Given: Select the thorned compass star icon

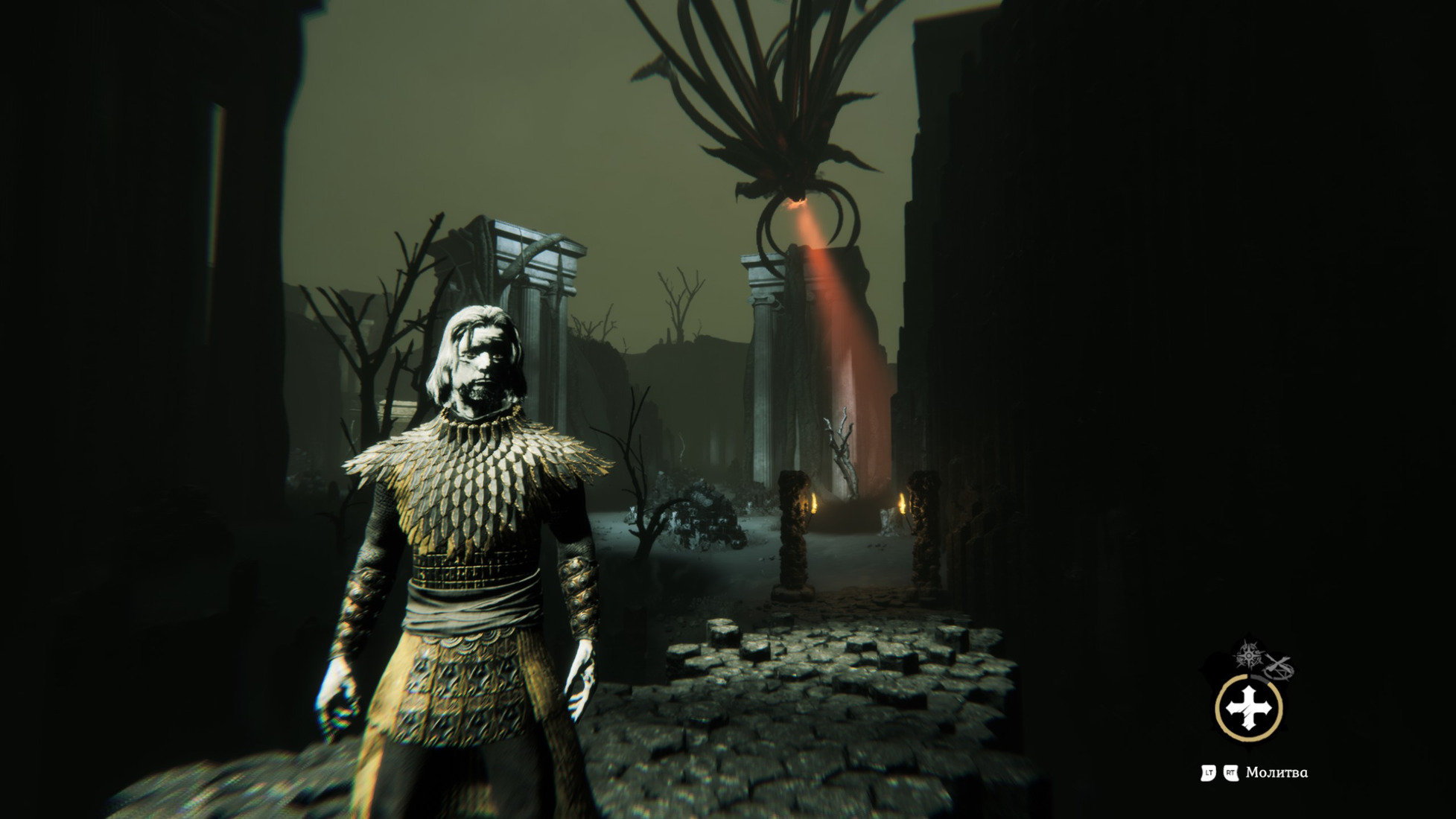Looking at the screenshot, I should tap(1248, 656).
